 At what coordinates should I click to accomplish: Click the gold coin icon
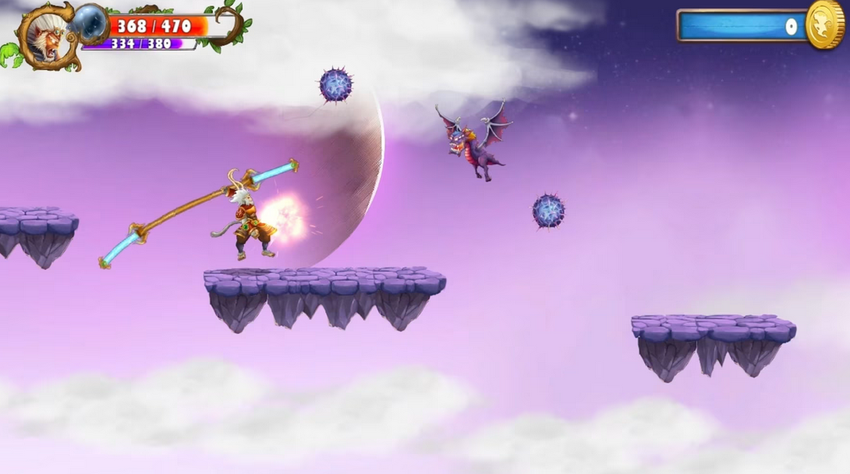tap(825, 24)
